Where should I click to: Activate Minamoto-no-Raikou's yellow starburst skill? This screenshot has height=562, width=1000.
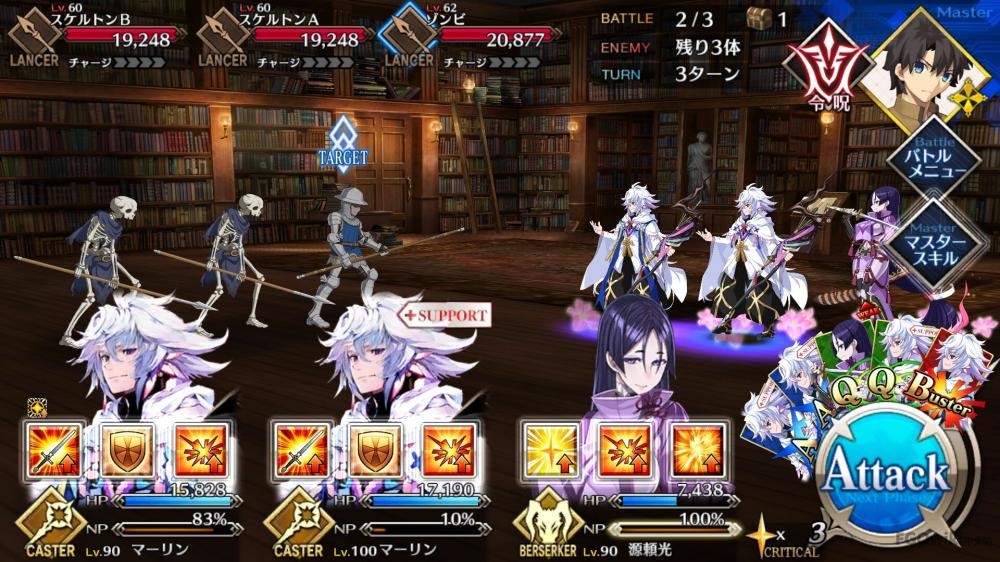[x=697, y=448]
